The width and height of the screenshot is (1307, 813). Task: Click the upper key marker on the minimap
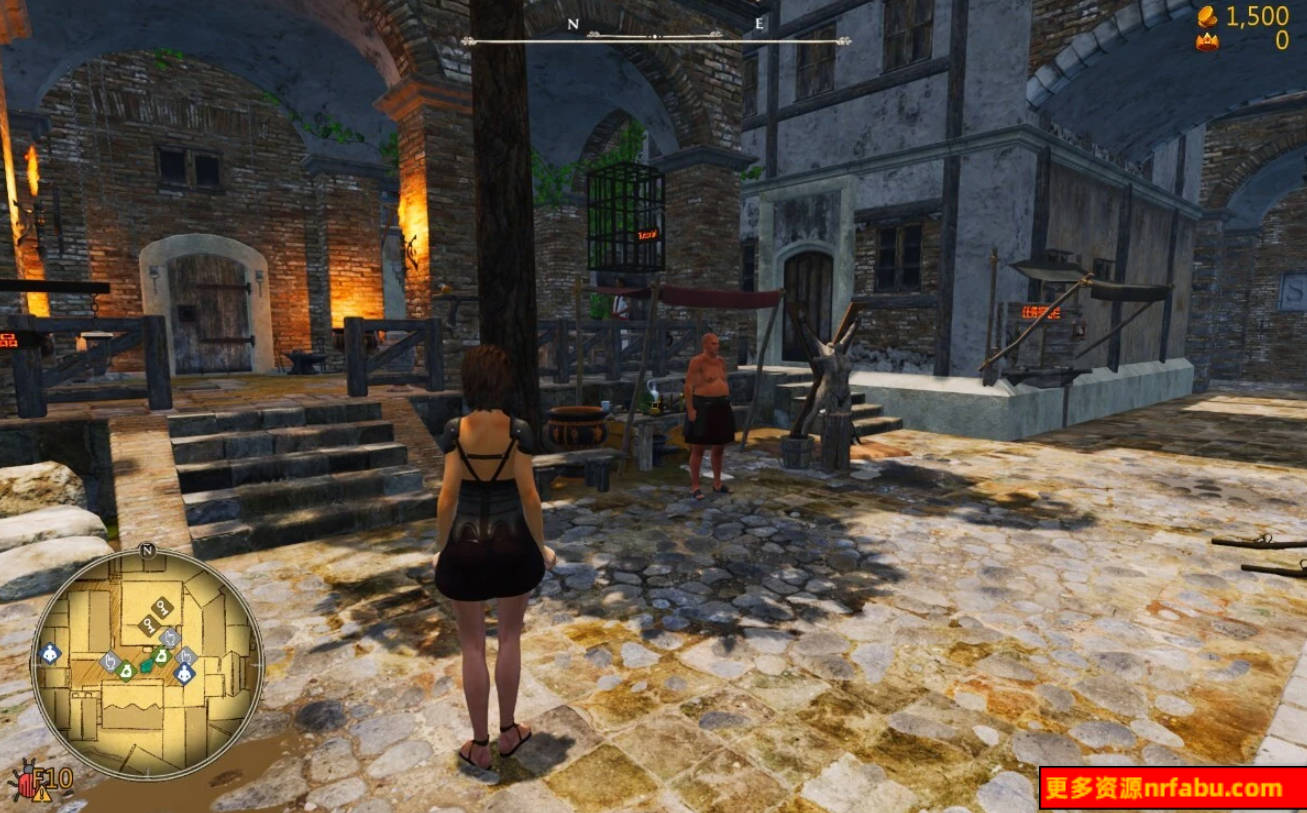[161, 606]
